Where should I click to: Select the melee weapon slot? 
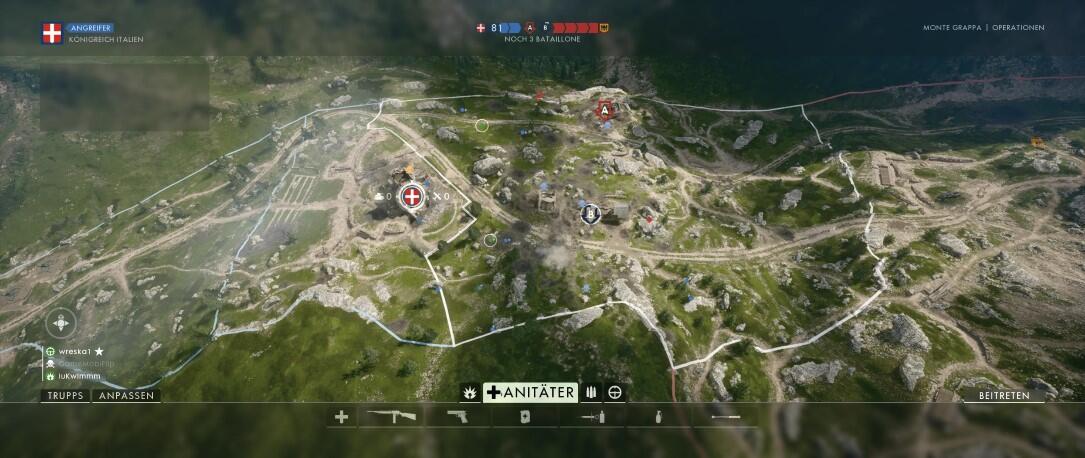tap(726, 416)
